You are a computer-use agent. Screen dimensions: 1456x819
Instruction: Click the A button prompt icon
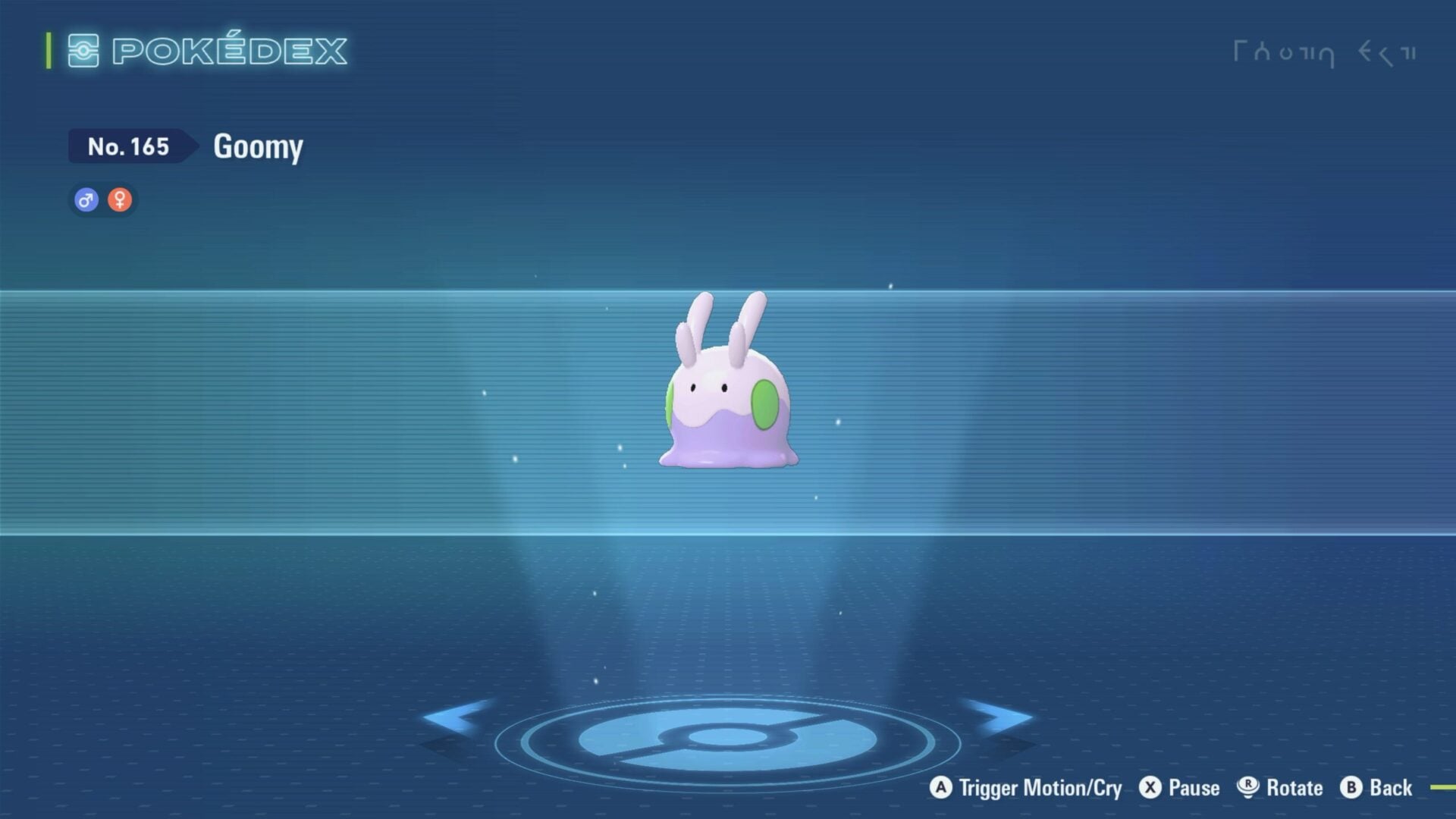(x=943, y=788)
